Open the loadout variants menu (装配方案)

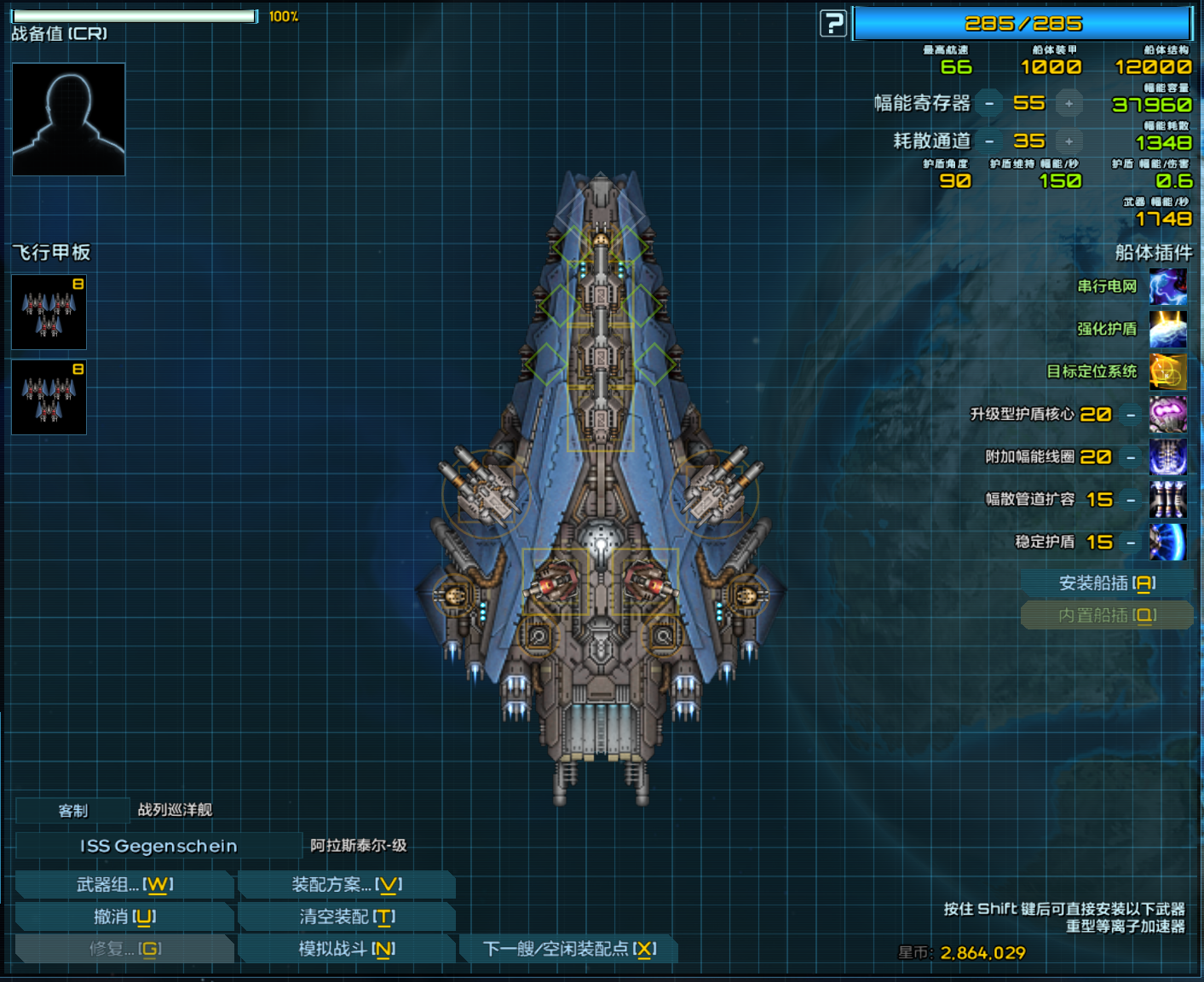coord(346,885)
